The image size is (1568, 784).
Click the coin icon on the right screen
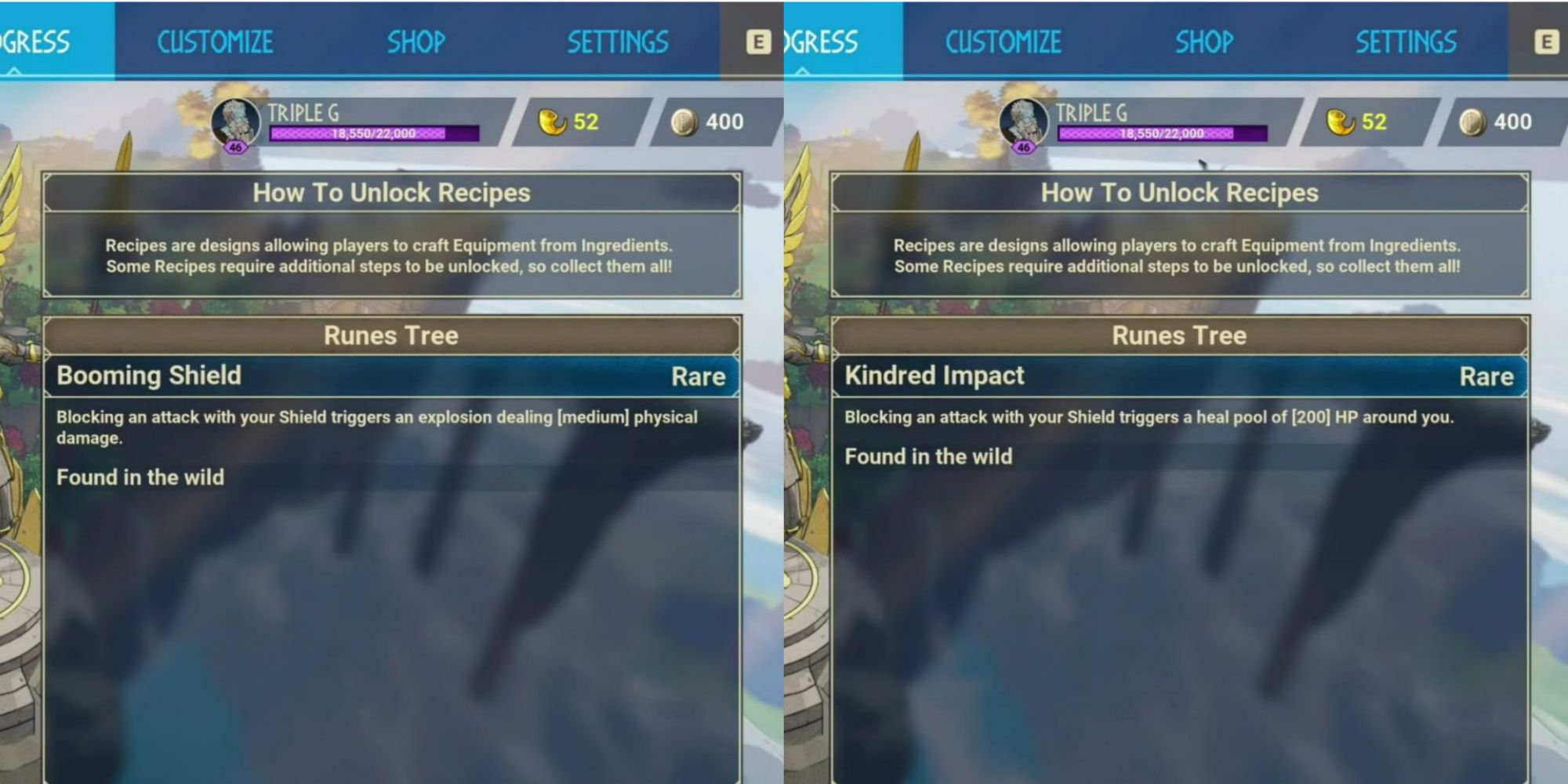pyautogui.click(x=1472, y=119)
